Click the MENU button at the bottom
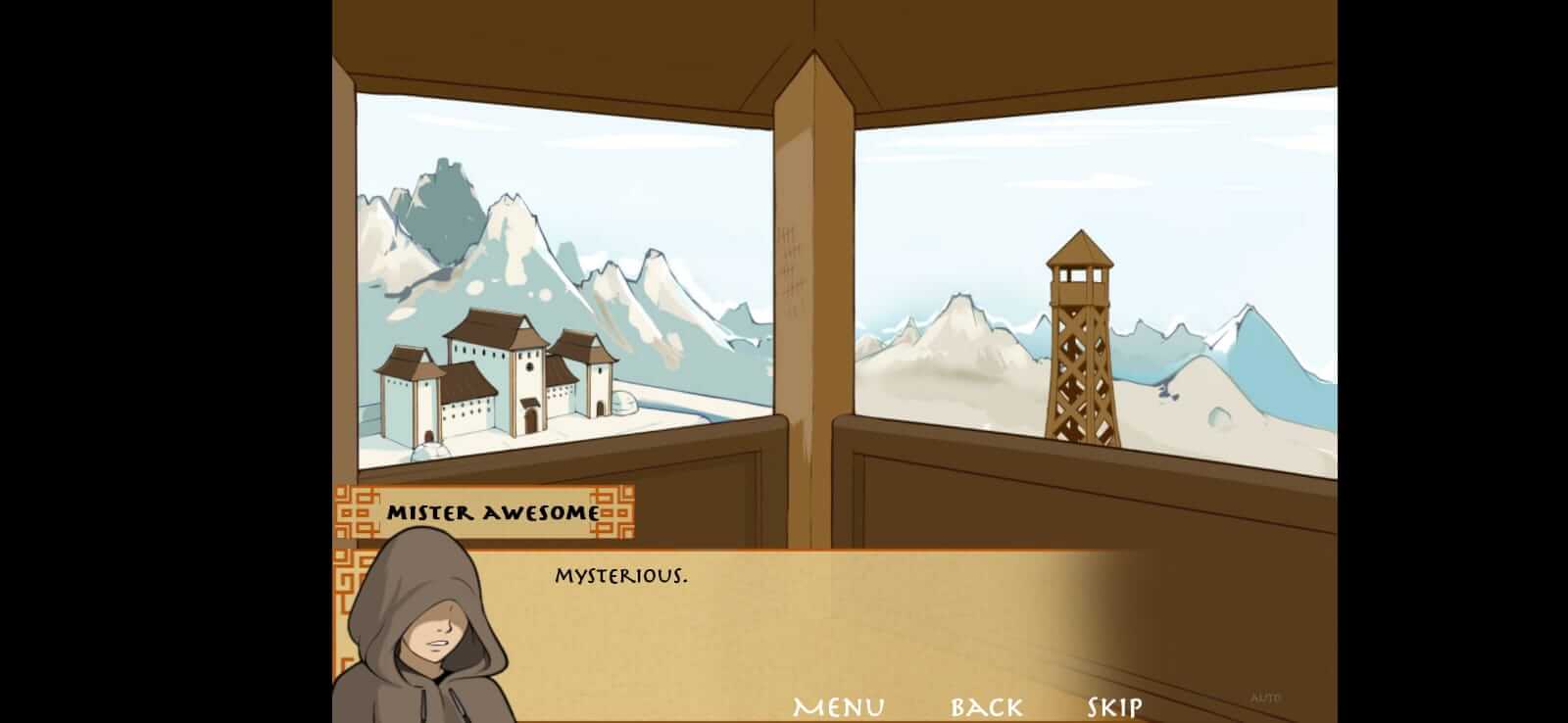This screenshot has height=723, width=1568. coord(838,704)
